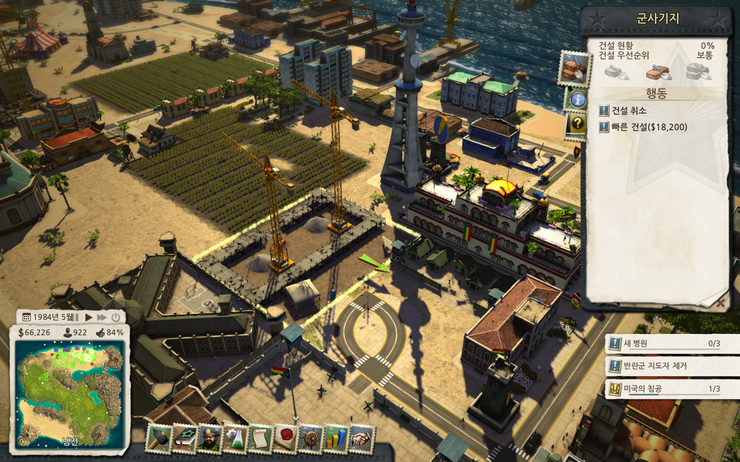
Task: Close the 군사기지 panel with red X
Action: click(x=720, y=299)
